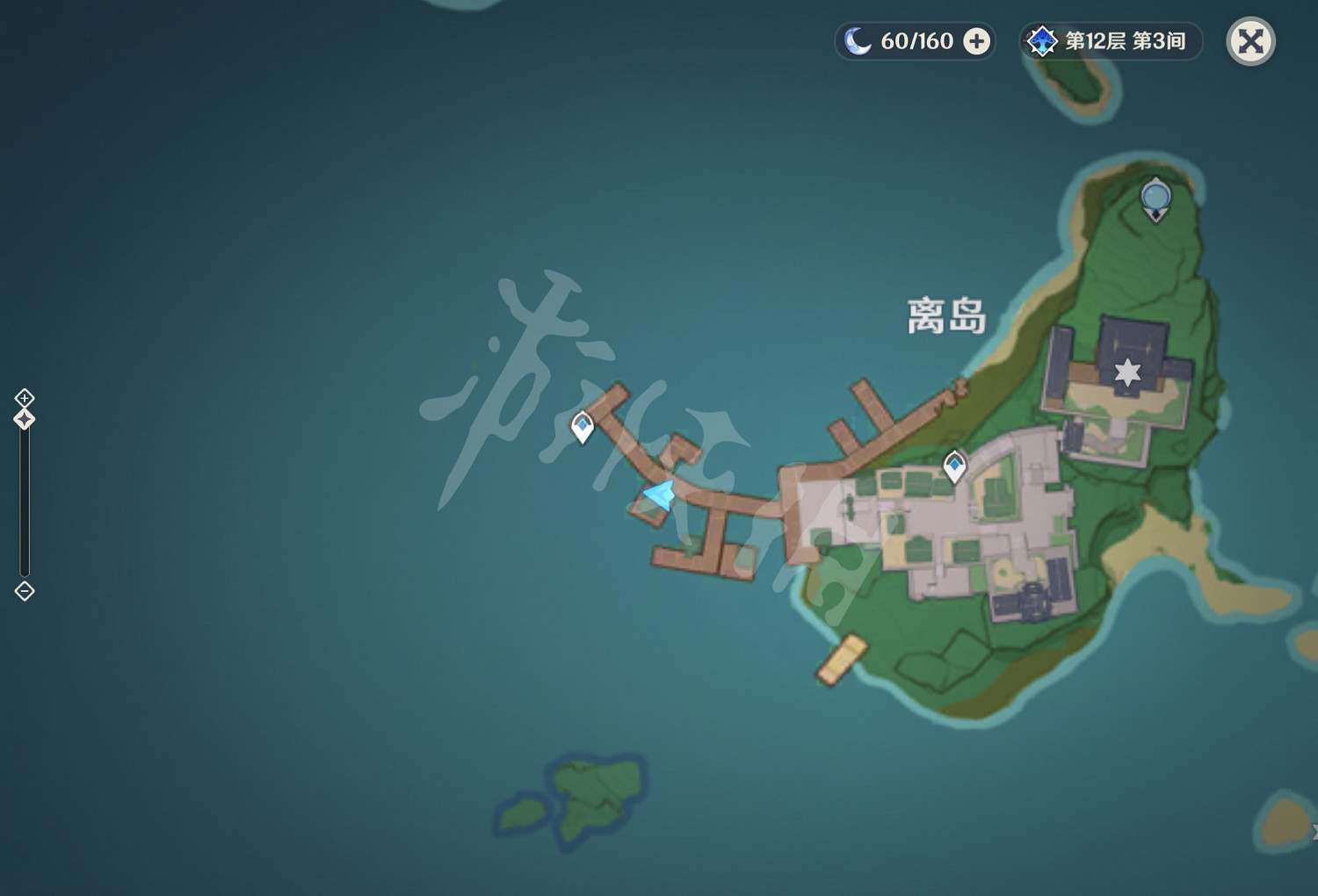Close the map with the arrows button
Viewport: 1318px width, 896px height.
[1251, 40]
